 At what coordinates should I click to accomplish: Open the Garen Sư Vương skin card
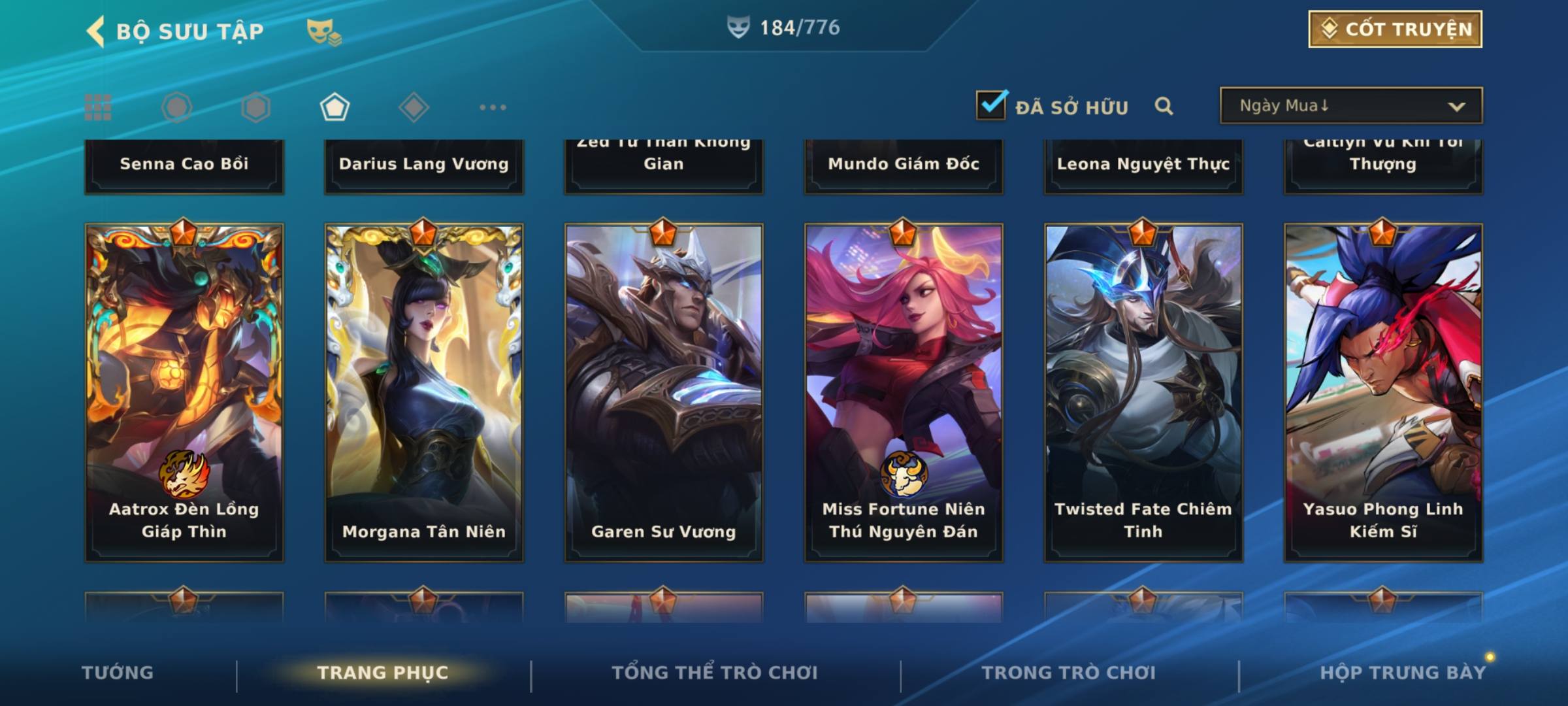(x=664, y=392)
